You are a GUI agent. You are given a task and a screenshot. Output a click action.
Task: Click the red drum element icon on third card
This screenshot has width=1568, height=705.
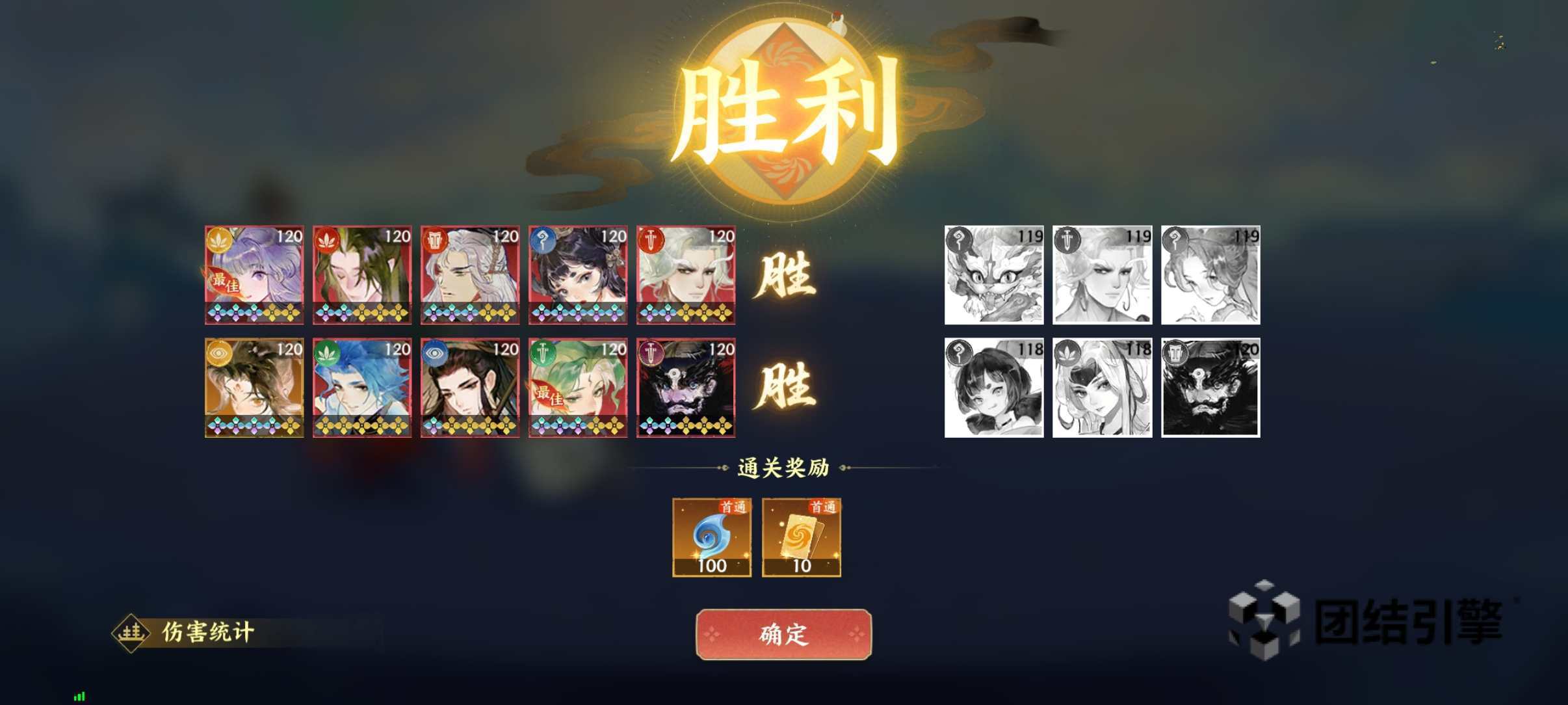pos(436,241)
